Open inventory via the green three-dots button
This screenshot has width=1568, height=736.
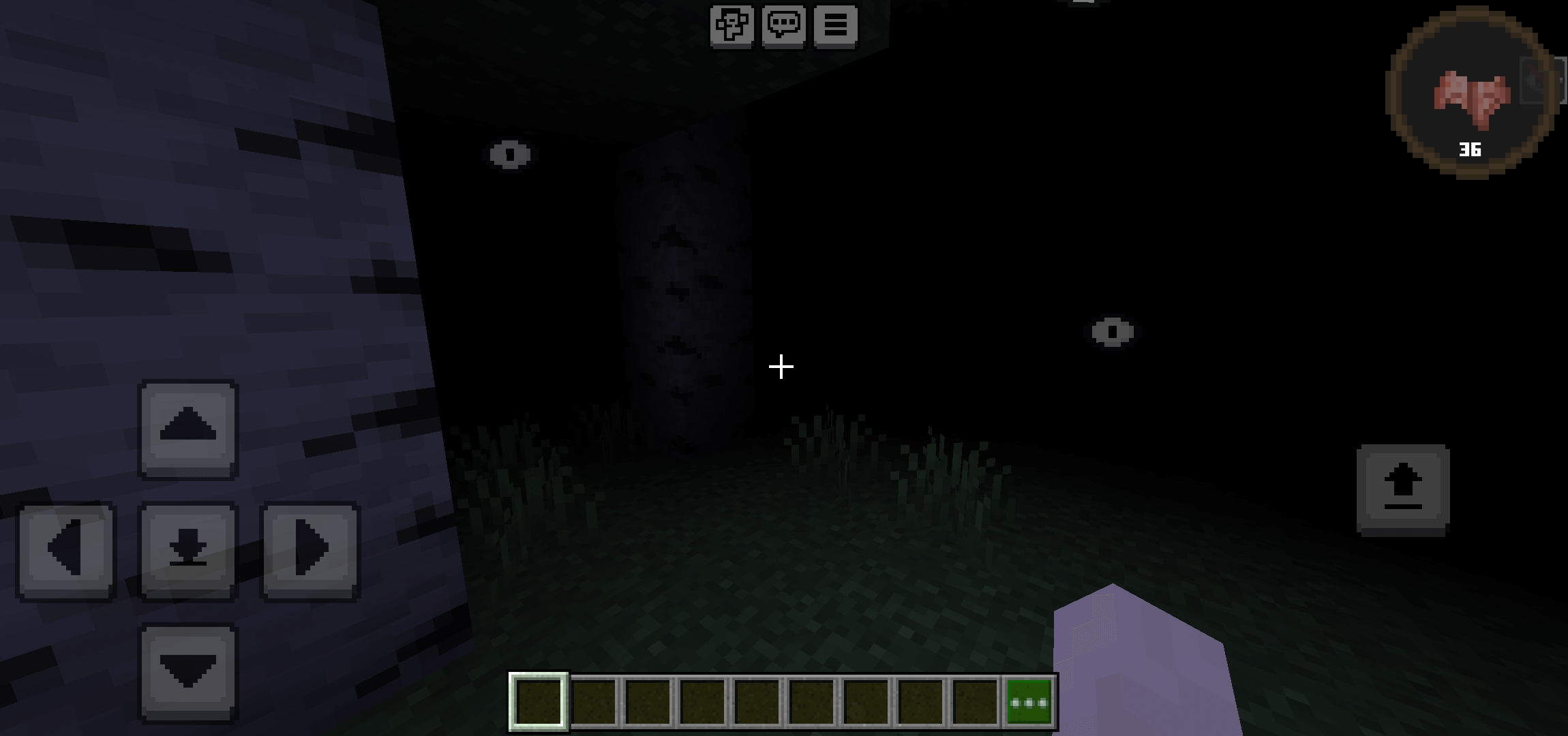coord(1029,702)
